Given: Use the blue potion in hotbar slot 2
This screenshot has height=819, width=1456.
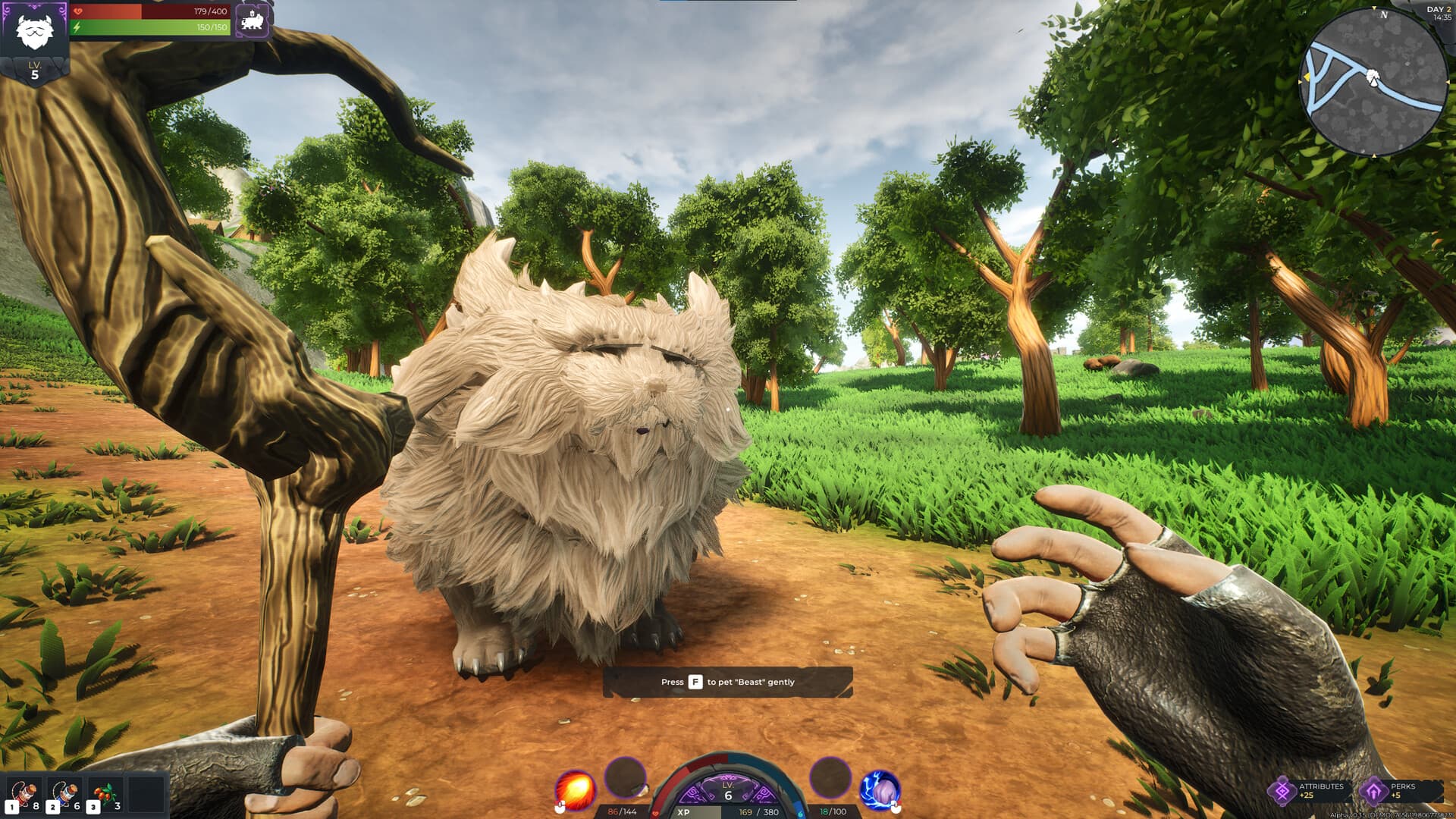Looking at the screenshot, I should pyautogui.click(x=64, y=795).
